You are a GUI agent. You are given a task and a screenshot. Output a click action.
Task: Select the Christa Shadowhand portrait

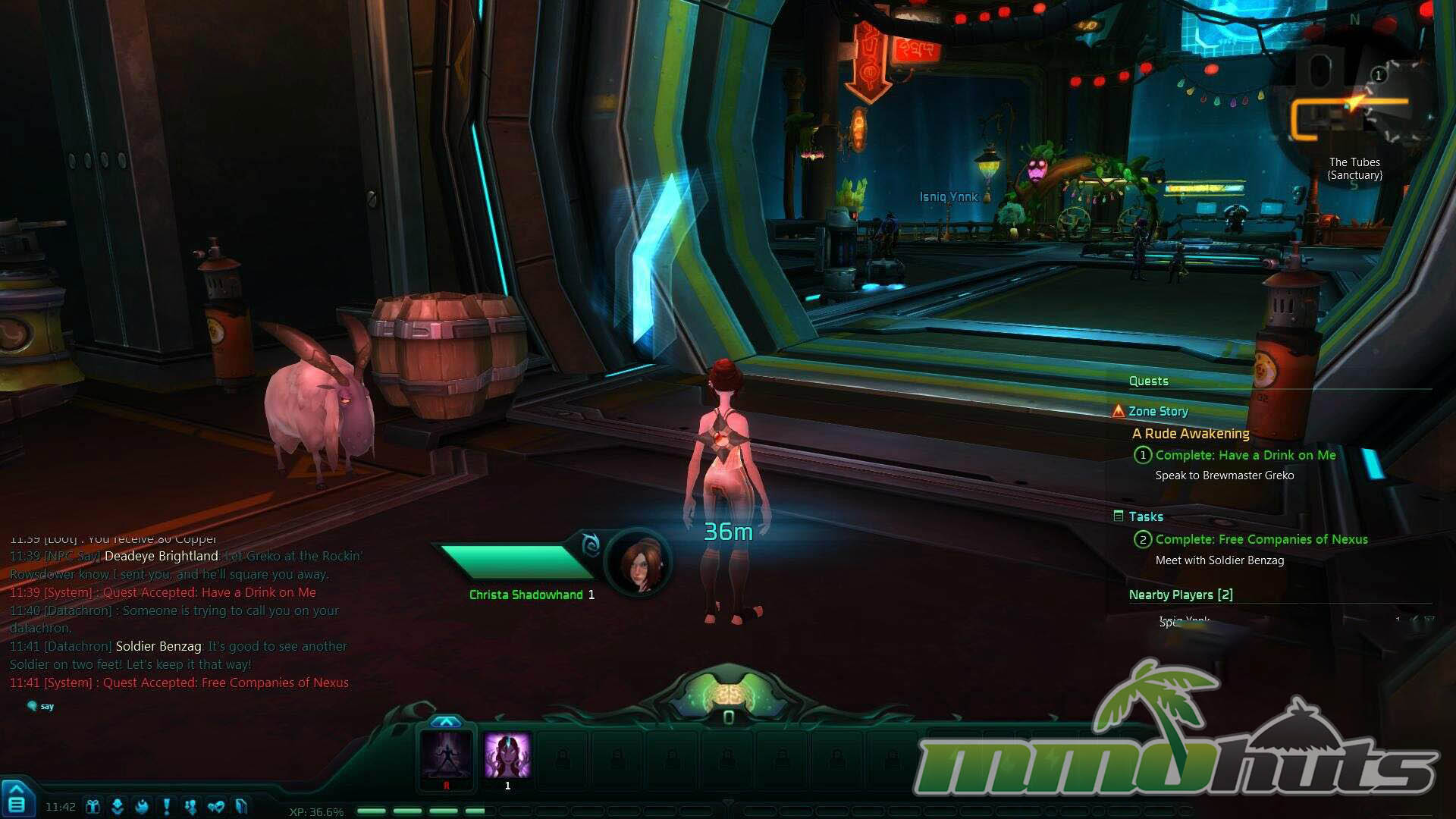(x=639, y=563)
